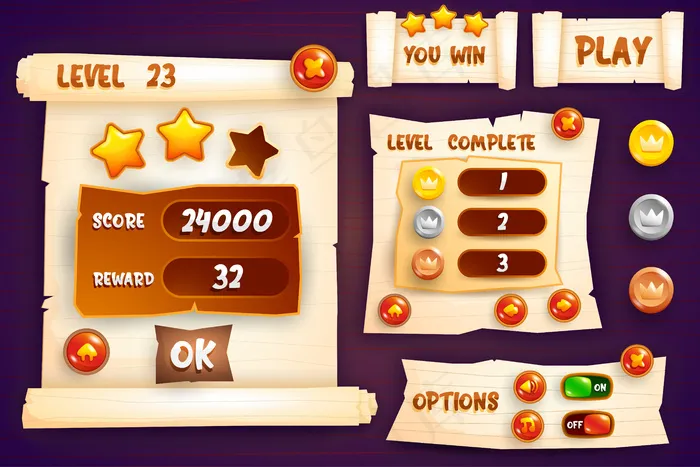This screenshot has height=467, width=700.
Task: Go home from the Level 23 scroll
Action: coord(87,350)
